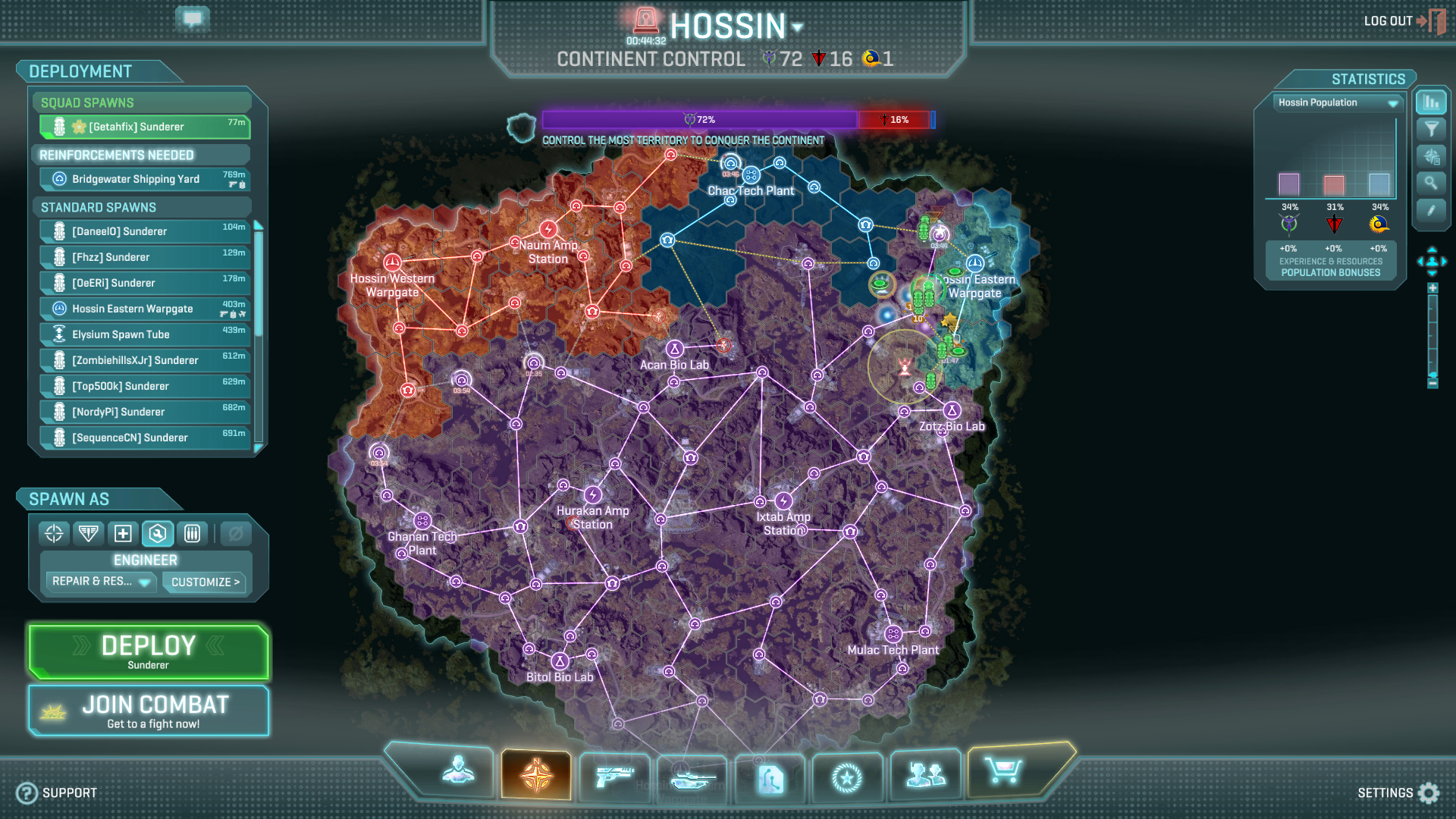Open the Hossin continent dropdown

tap(797, 27)
